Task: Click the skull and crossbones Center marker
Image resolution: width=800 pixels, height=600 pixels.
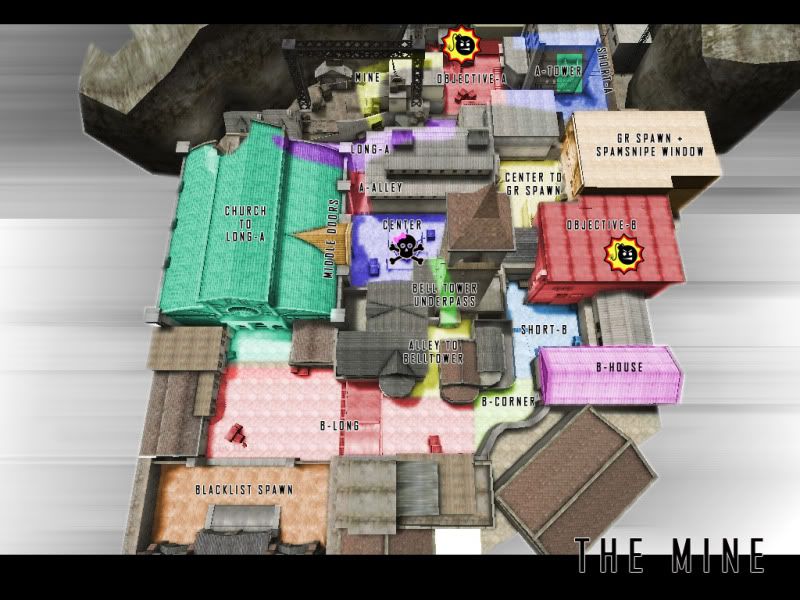Action: point(404,248)
